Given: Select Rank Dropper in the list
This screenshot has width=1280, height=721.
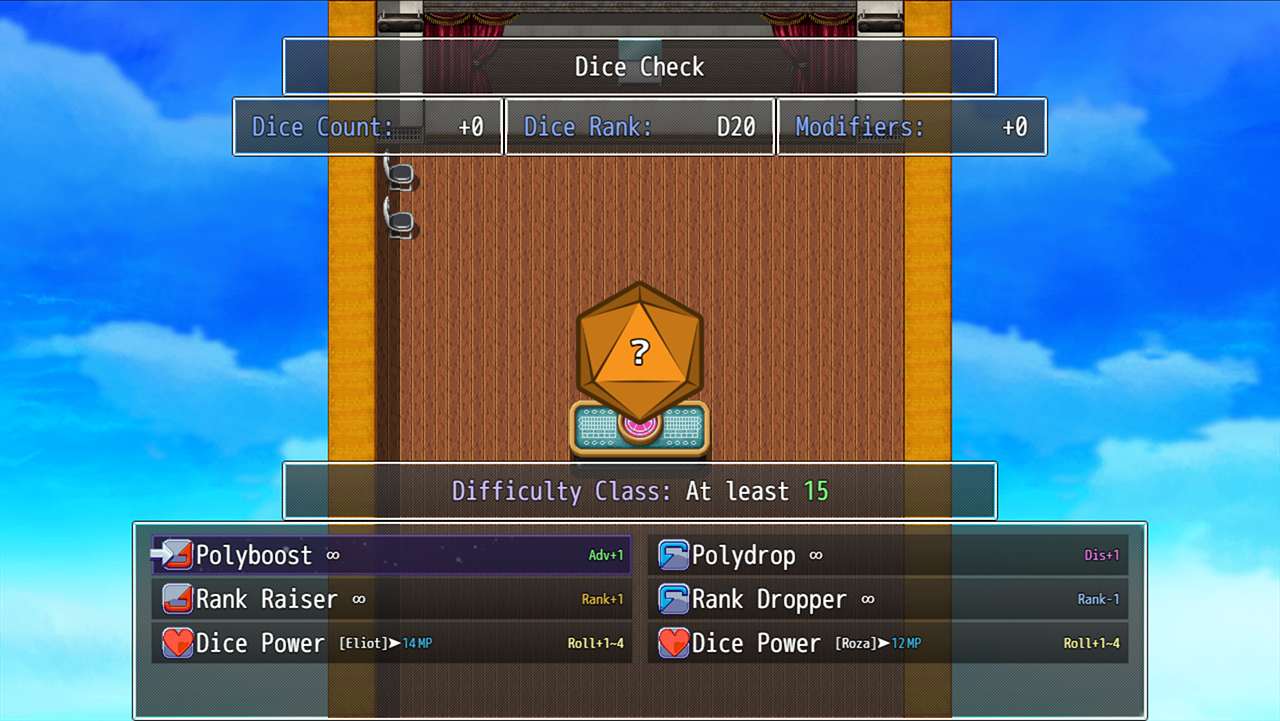Looking at the screenshot, I should 887,599.
